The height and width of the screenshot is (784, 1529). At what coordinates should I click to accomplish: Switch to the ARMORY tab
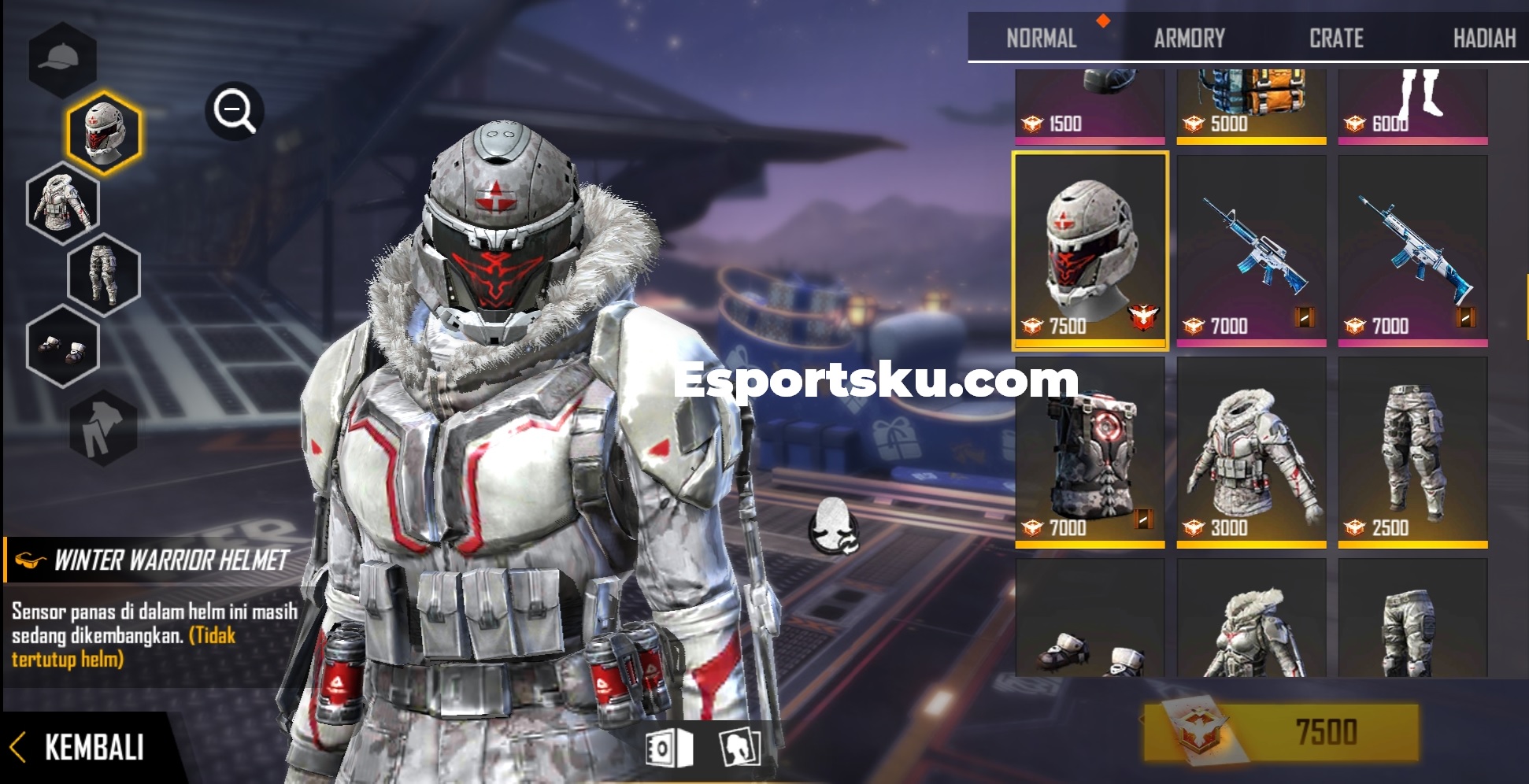coord(1190,37)
